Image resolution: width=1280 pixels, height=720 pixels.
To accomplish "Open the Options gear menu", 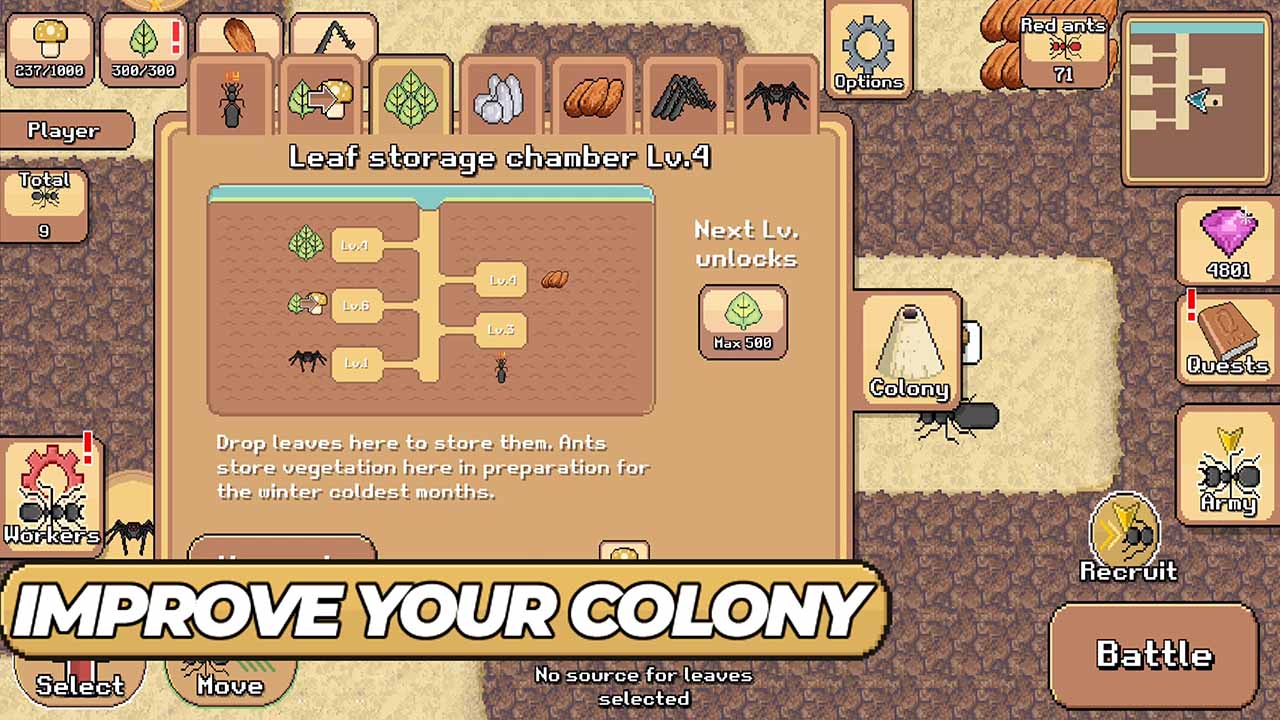I will [x=868, y=50].
